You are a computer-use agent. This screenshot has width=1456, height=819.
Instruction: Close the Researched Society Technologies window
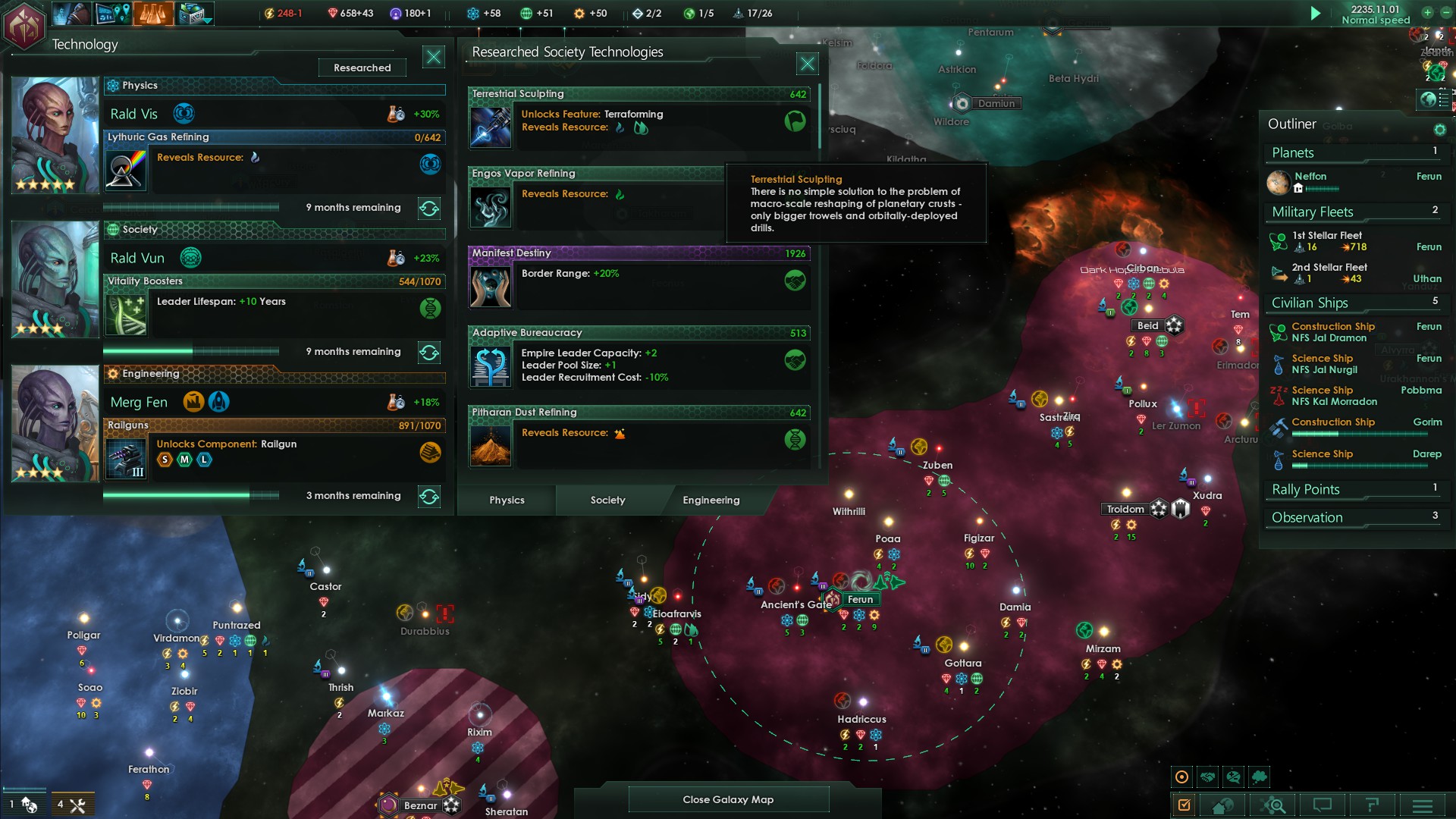click(807, 64)
